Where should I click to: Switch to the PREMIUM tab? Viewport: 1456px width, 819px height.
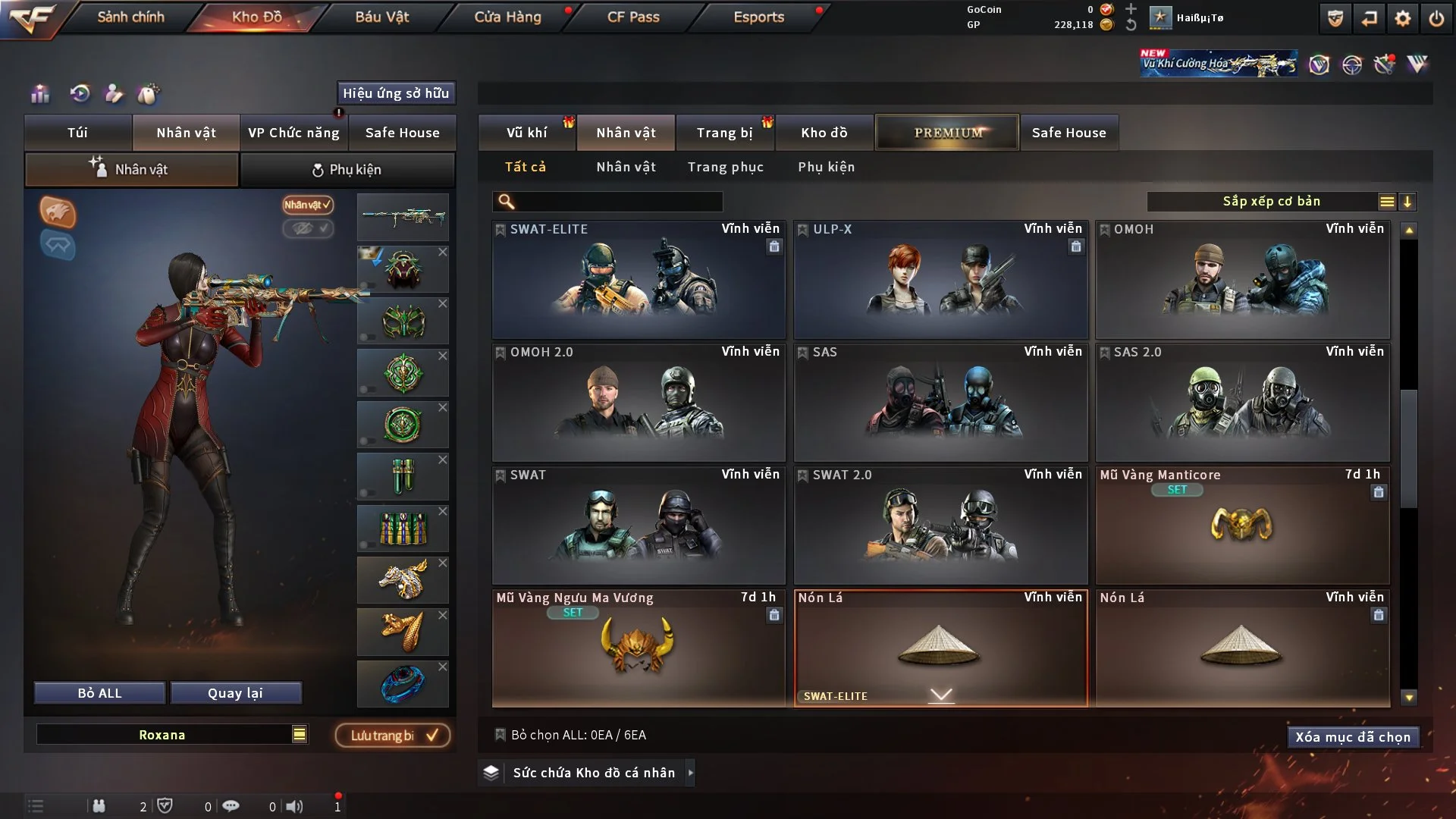(x=947, y=133)
